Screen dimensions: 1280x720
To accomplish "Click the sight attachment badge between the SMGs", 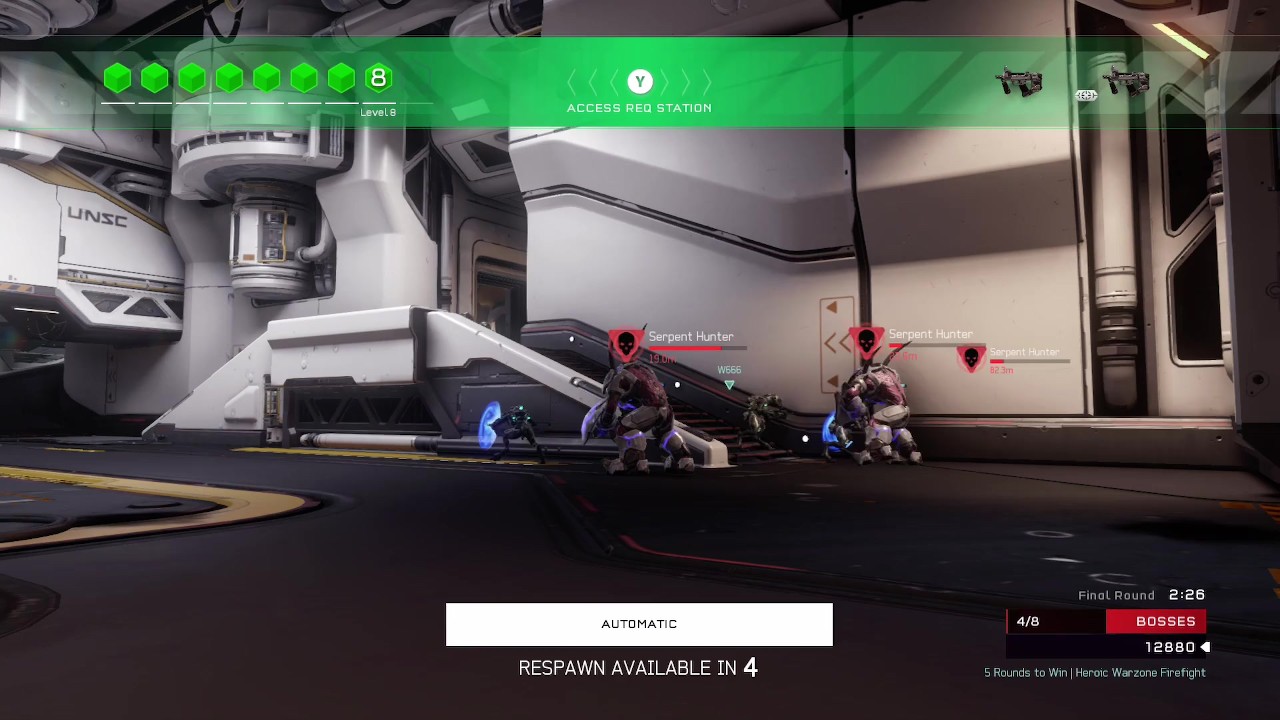I will (x=1086, y=96).
